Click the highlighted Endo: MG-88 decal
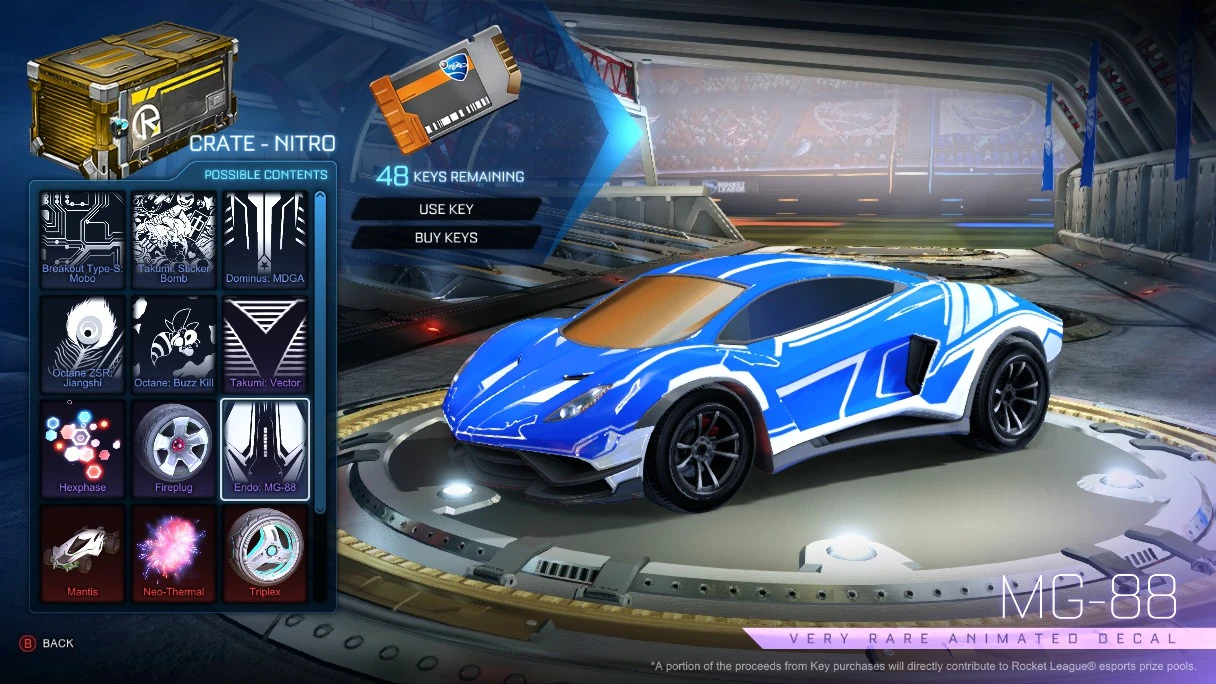This screenshot has width=1216, height=684. [x=265, y=448]
